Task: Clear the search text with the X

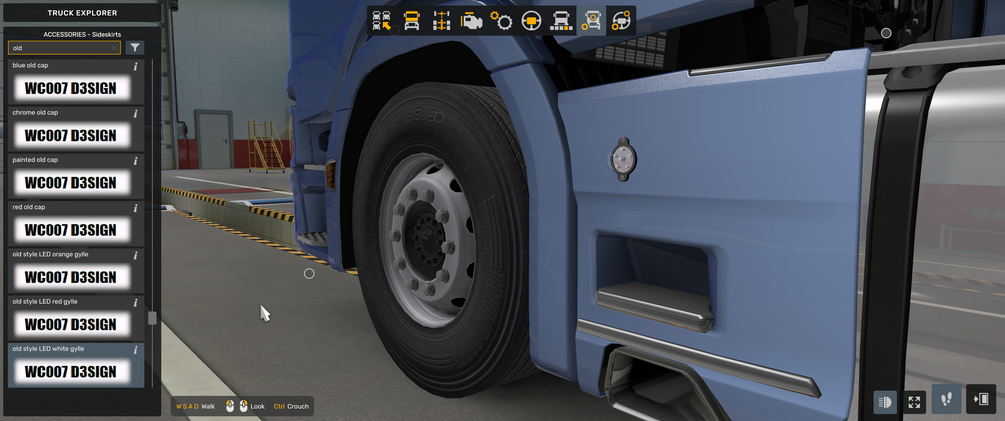Action: coord(114,47)
